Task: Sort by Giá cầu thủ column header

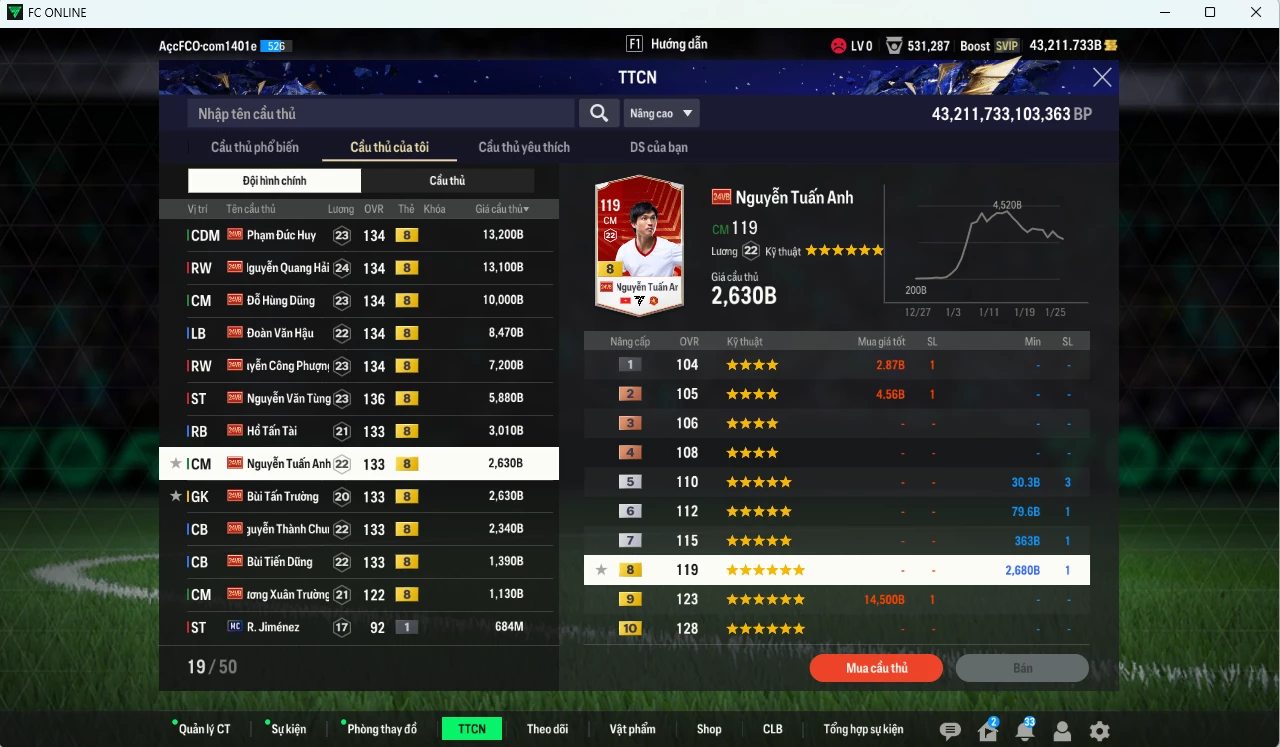Action: [x=502, y=209]
